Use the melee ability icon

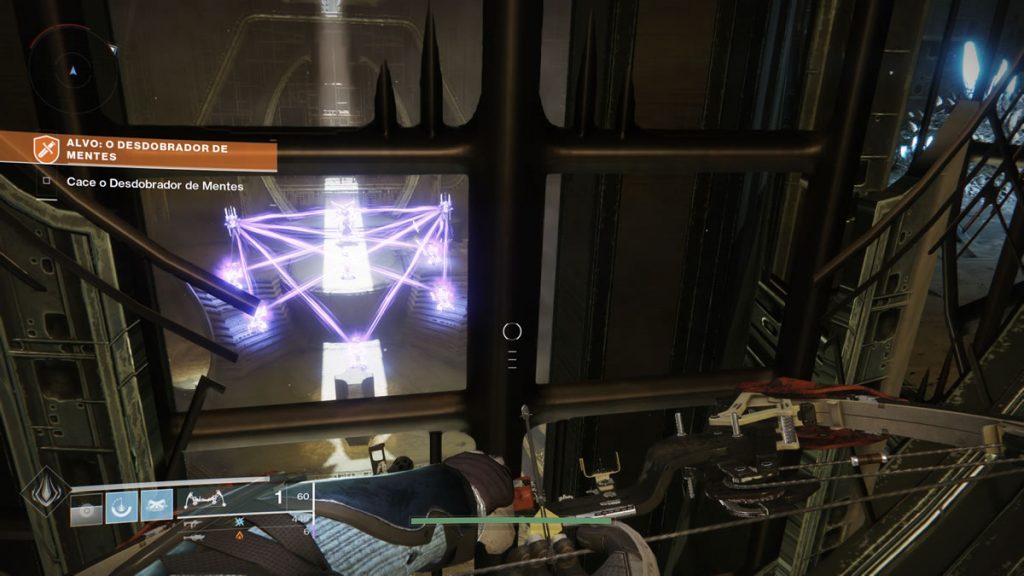[156, 507]
